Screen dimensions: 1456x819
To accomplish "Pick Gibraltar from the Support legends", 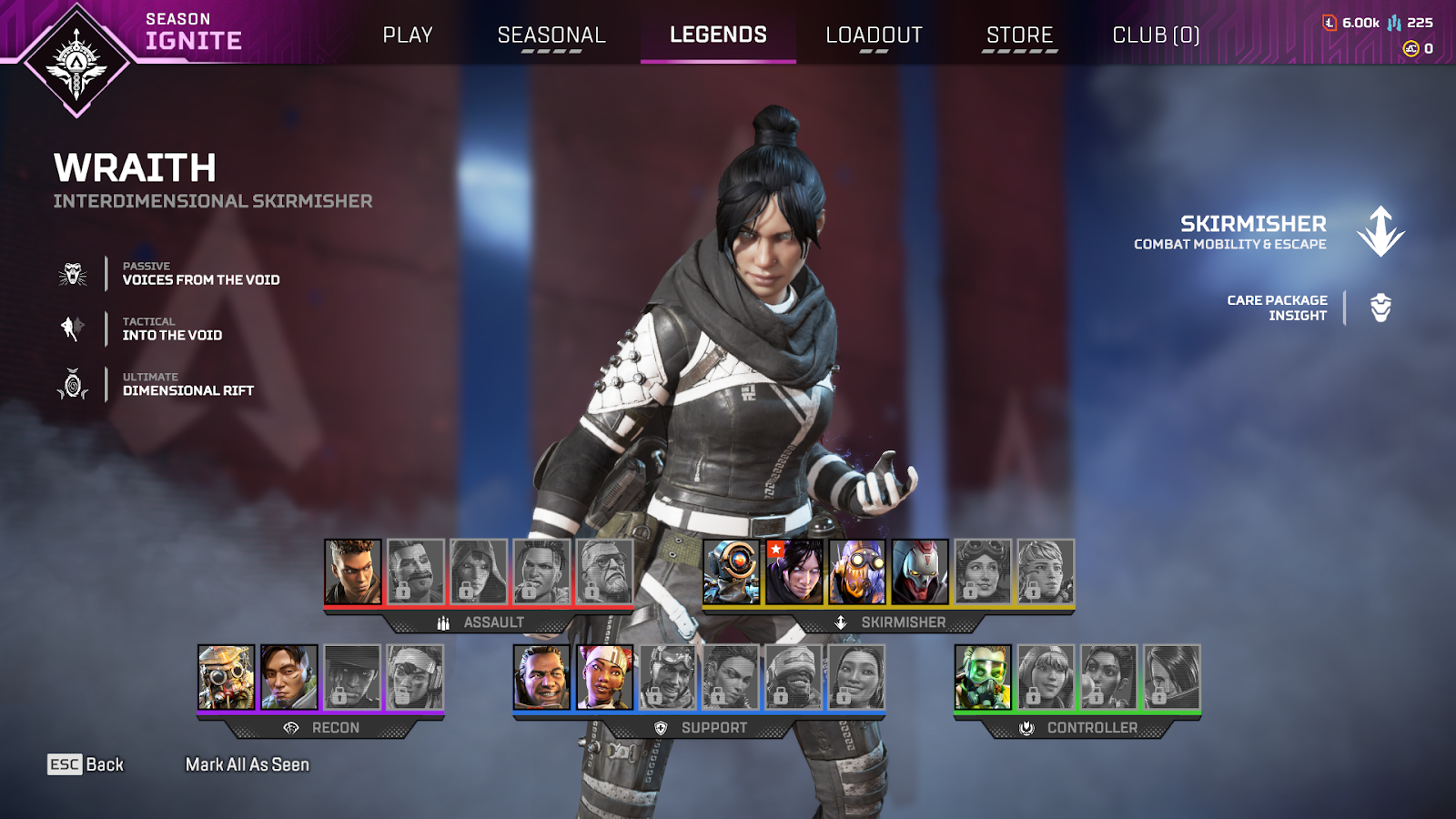I will [541, 677].
